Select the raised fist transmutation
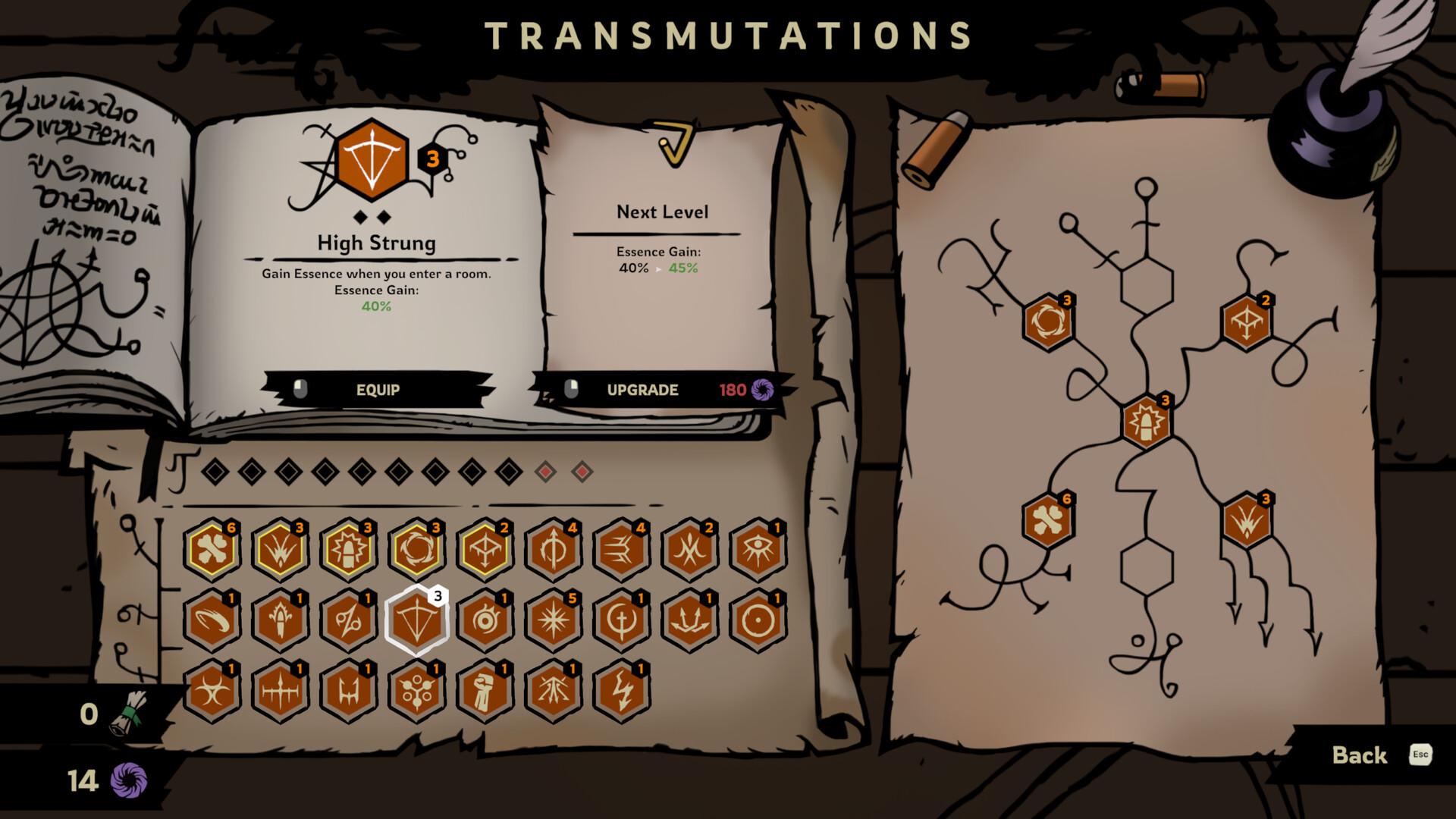The image size is (1456, 819). click(x=485, y=691)
